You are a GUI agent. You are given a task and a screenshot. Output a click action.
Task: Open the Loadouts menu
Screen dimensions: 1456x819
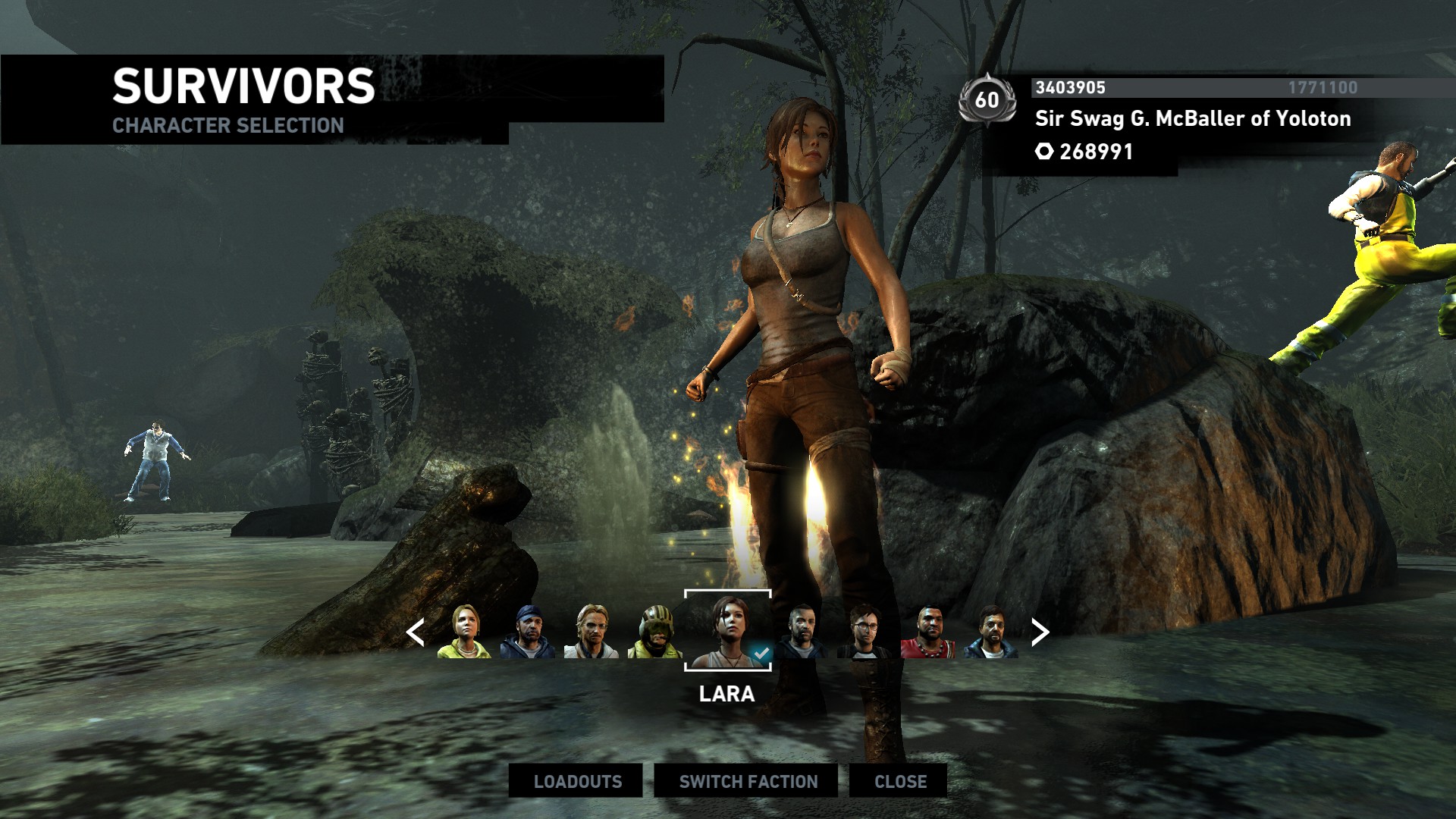coord(576,781)
